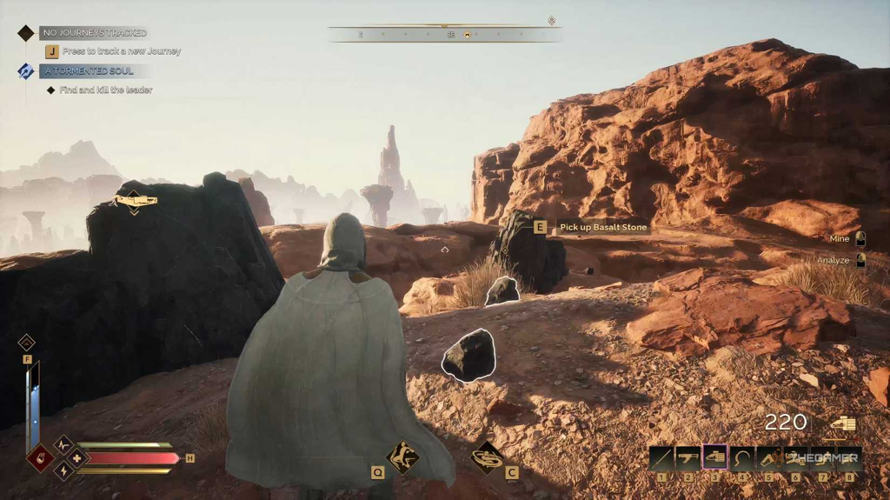Choose the curved hook tool in slot 4
The width and height of the screenshot is (890, 500).
pyautogui.click(x=742, y=457)
